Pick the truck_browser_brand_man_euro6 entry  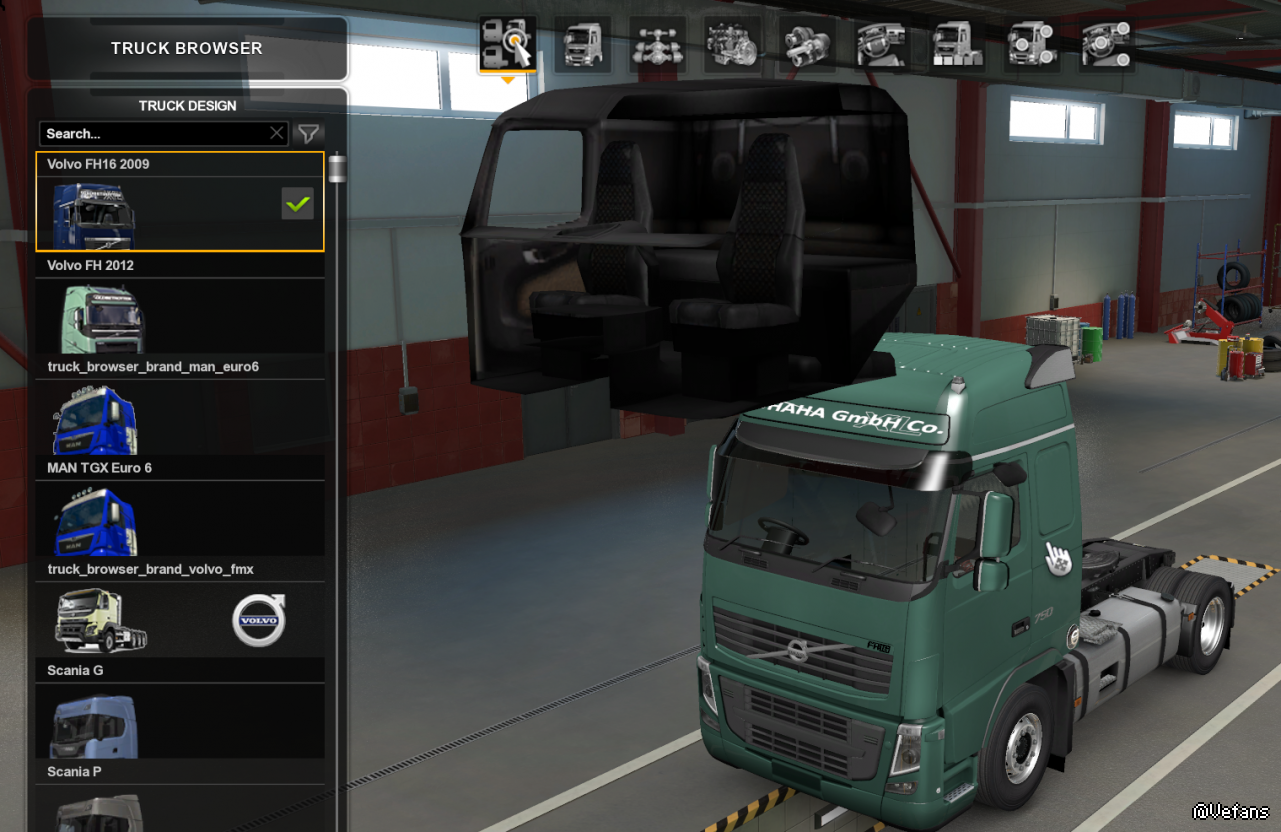point(180,417)
